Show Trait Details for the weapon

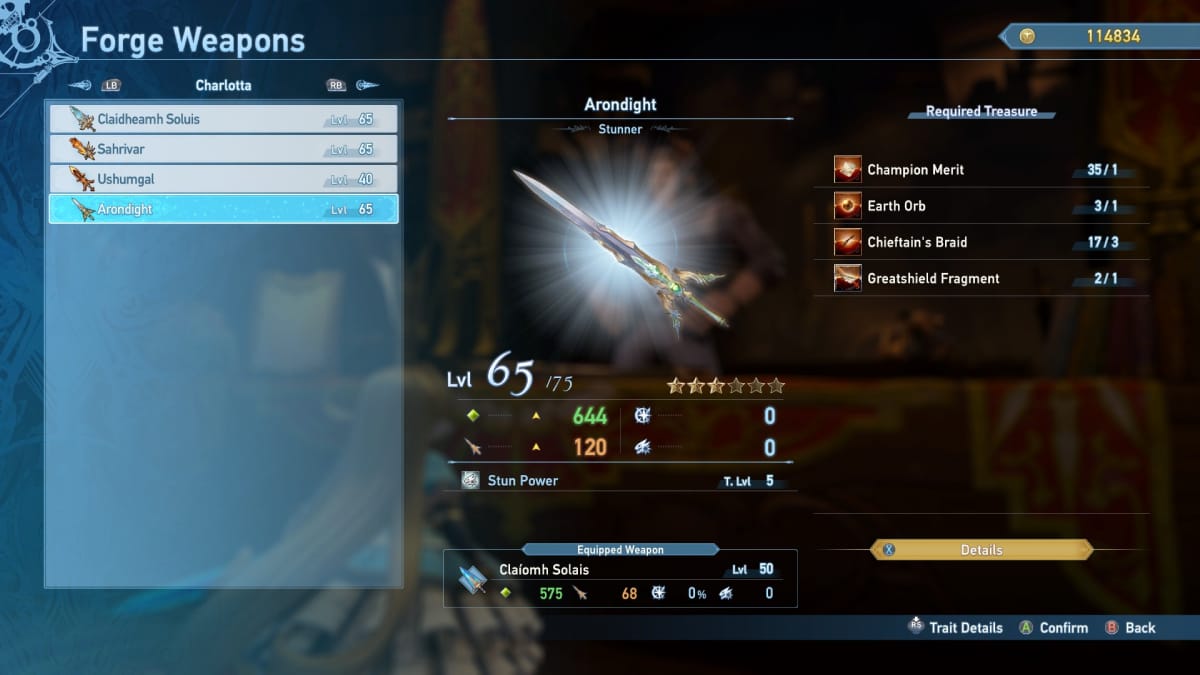[x=955, y=628]
